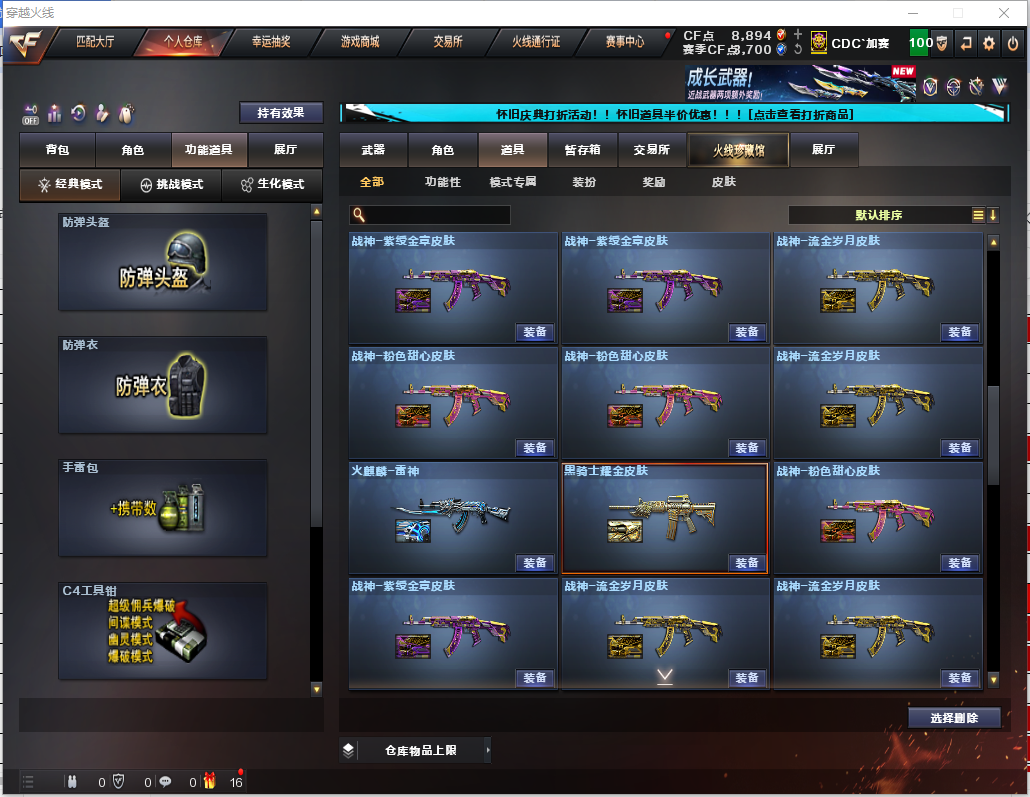The height and width of the screenshot is (797, 1030).
Task: Switch to the 武器 weapons tab
Action: tap(373, 150)
